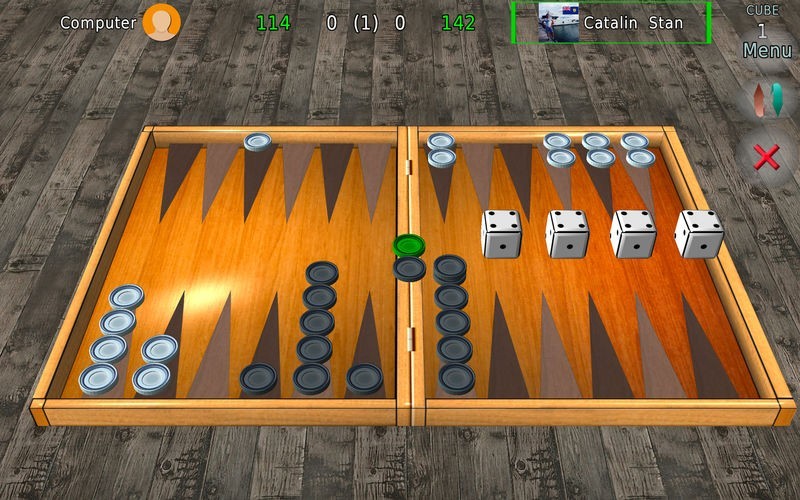Click the red X button
The height and width of the screenshot is (500, 800).
tap(767, 156)
